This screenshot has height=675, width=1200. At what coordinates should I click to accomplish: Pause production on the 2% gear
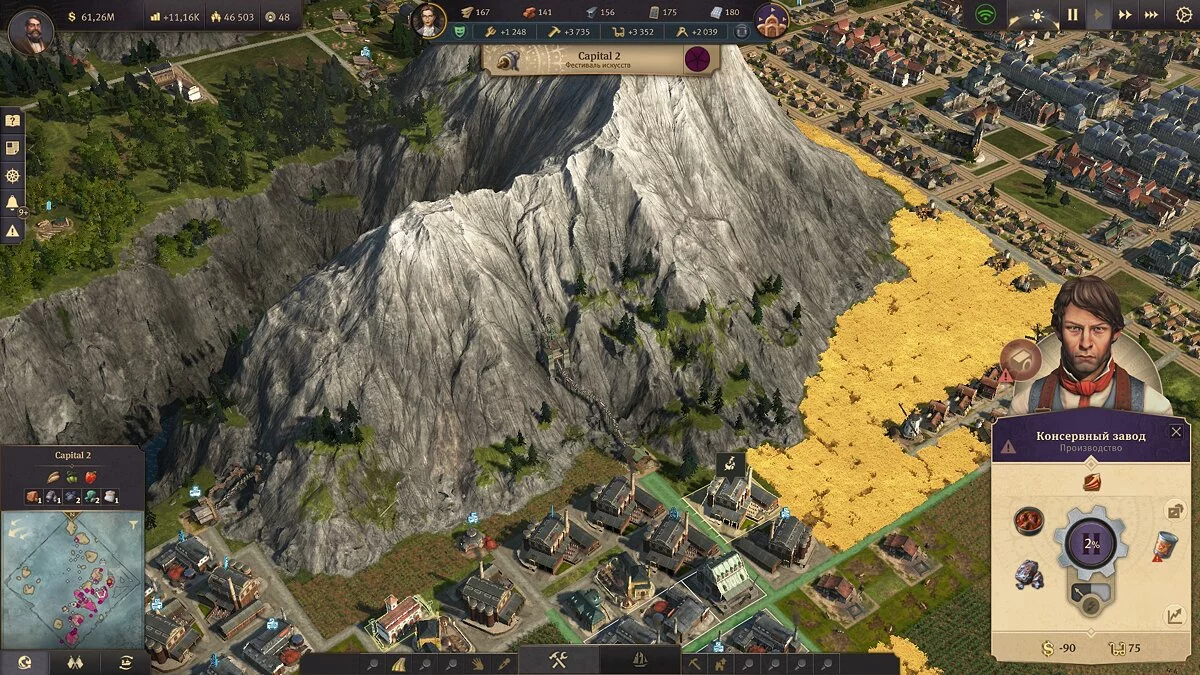point(1092,546)
